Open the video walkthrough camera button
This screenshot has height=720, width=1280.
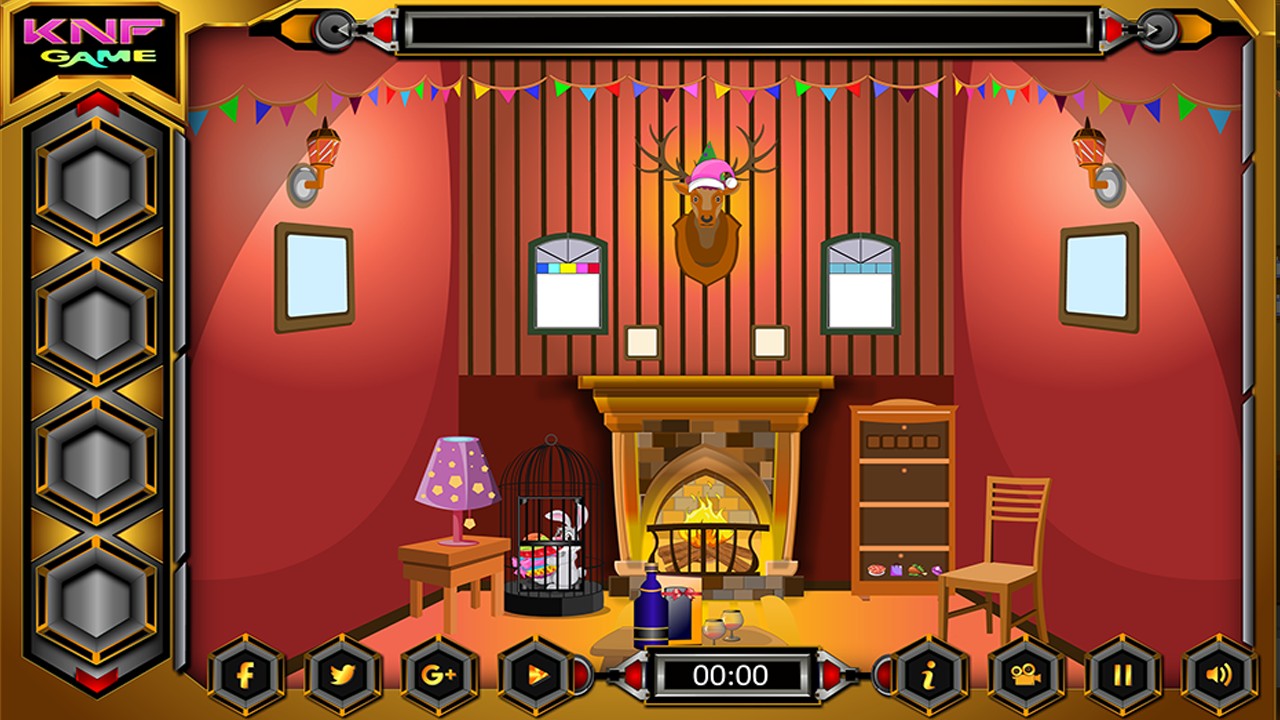(x=1026, y=675)
